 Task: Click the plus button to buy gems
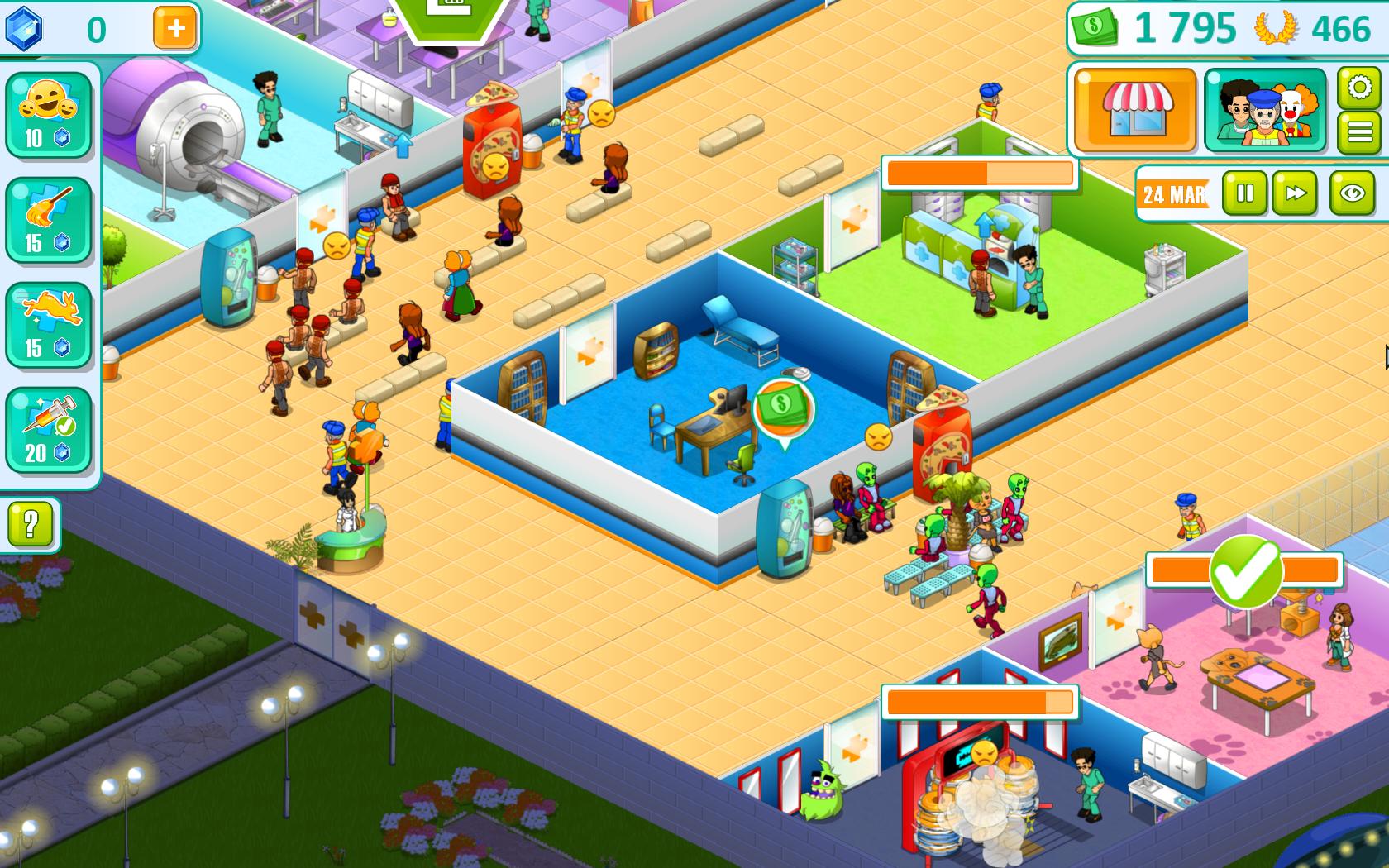click(x=173, y=29)
